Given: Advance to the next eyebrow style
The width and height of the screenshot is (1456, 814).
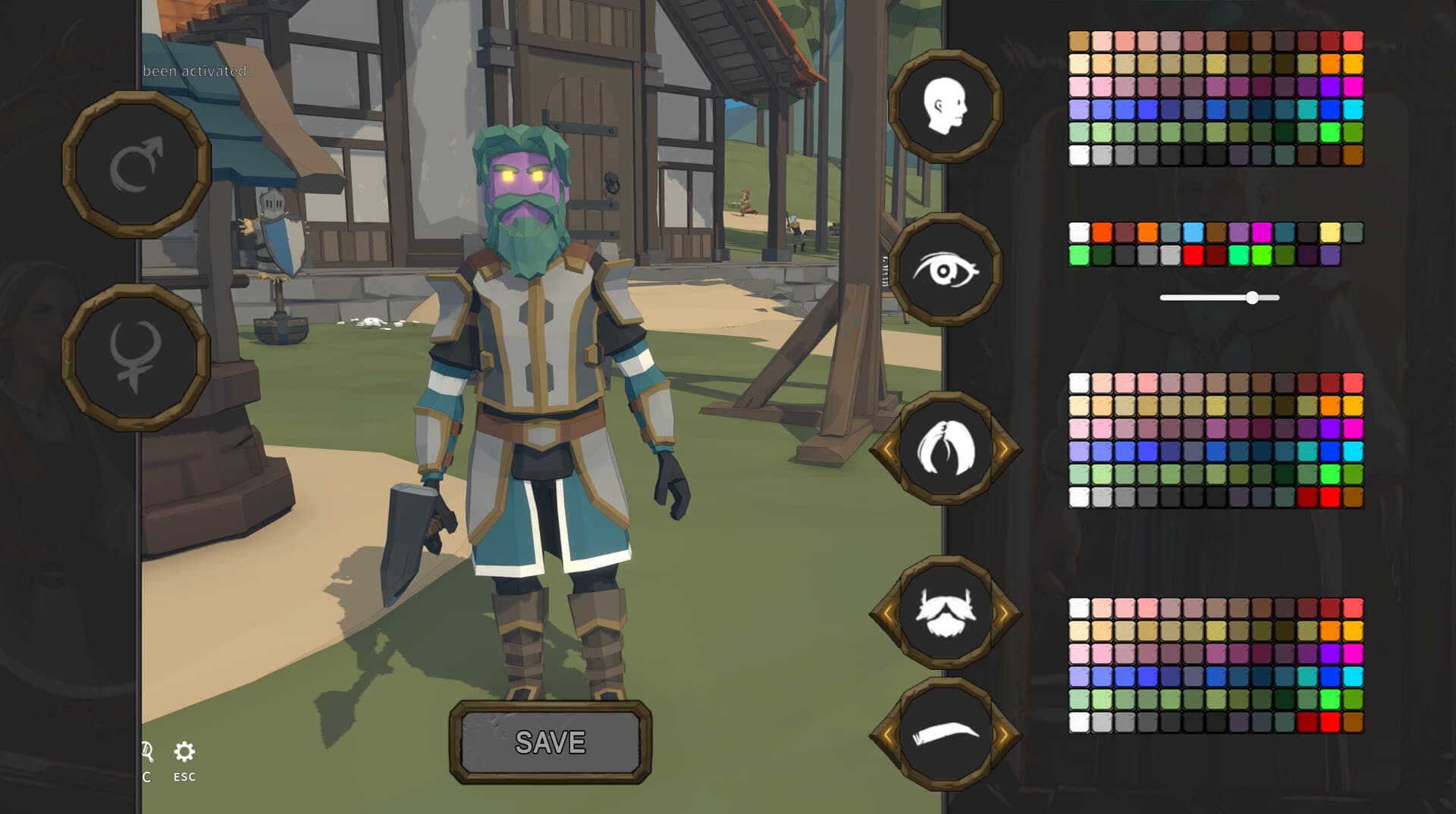Looking at the screenshot, I should (x=1003, y=734).
